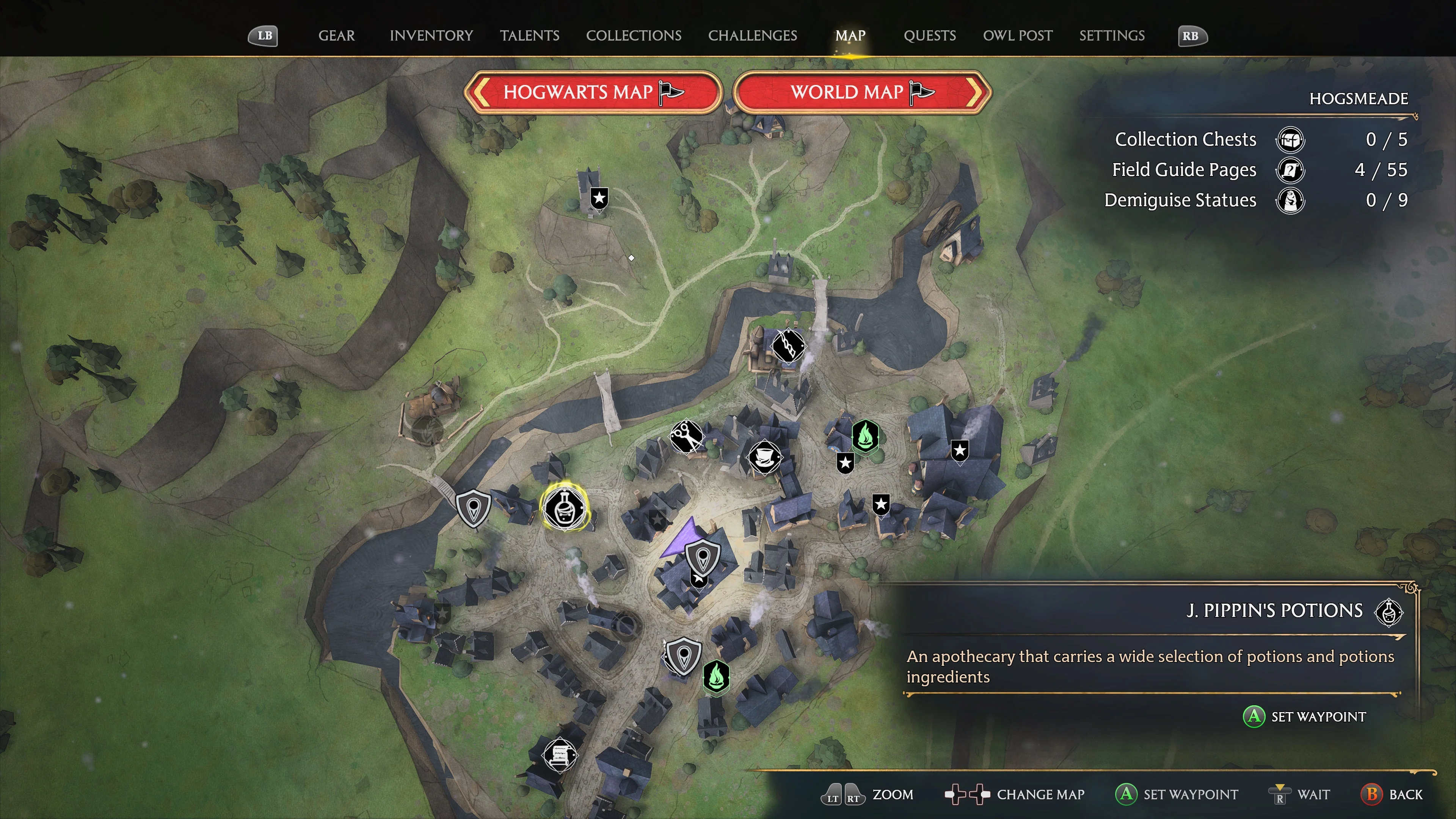Select the wand shop marker by the river
The height and width of the screenshot is (819, 1456).
point(788,345)
